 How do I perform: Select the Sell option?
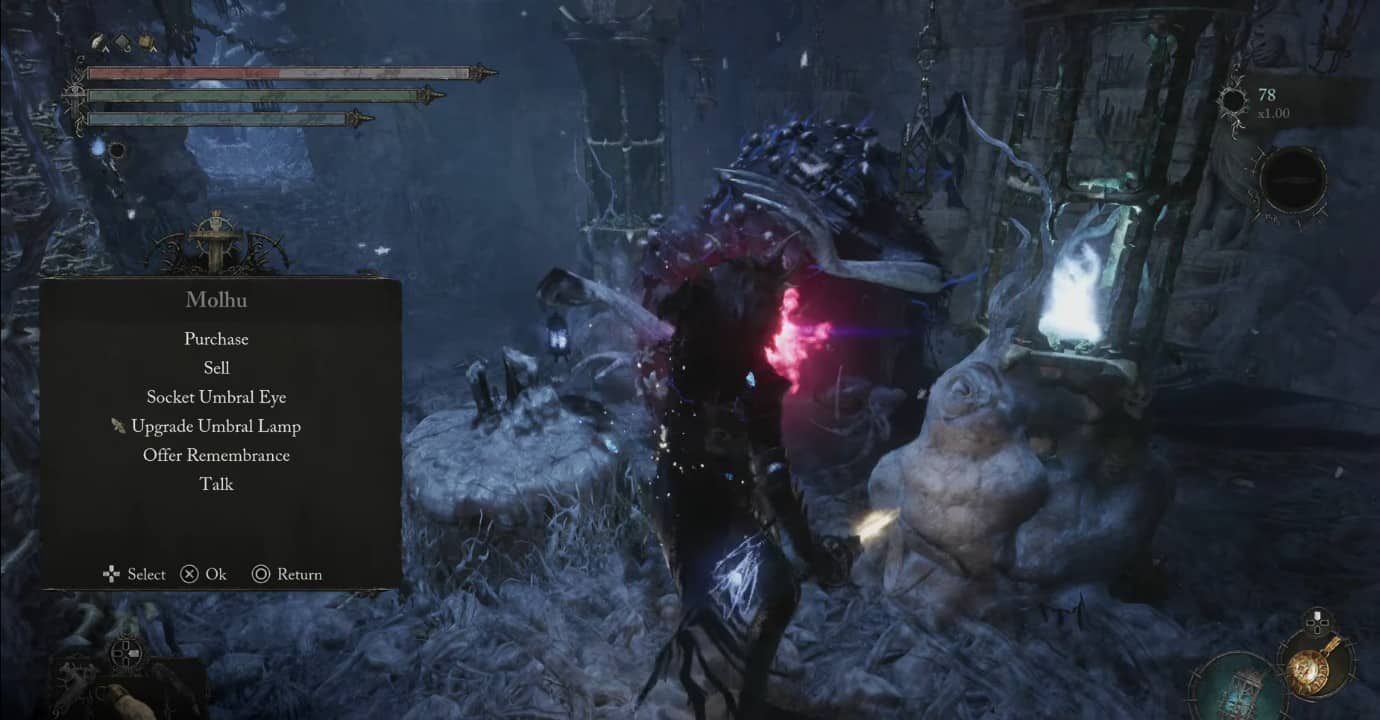coord(216,368)
